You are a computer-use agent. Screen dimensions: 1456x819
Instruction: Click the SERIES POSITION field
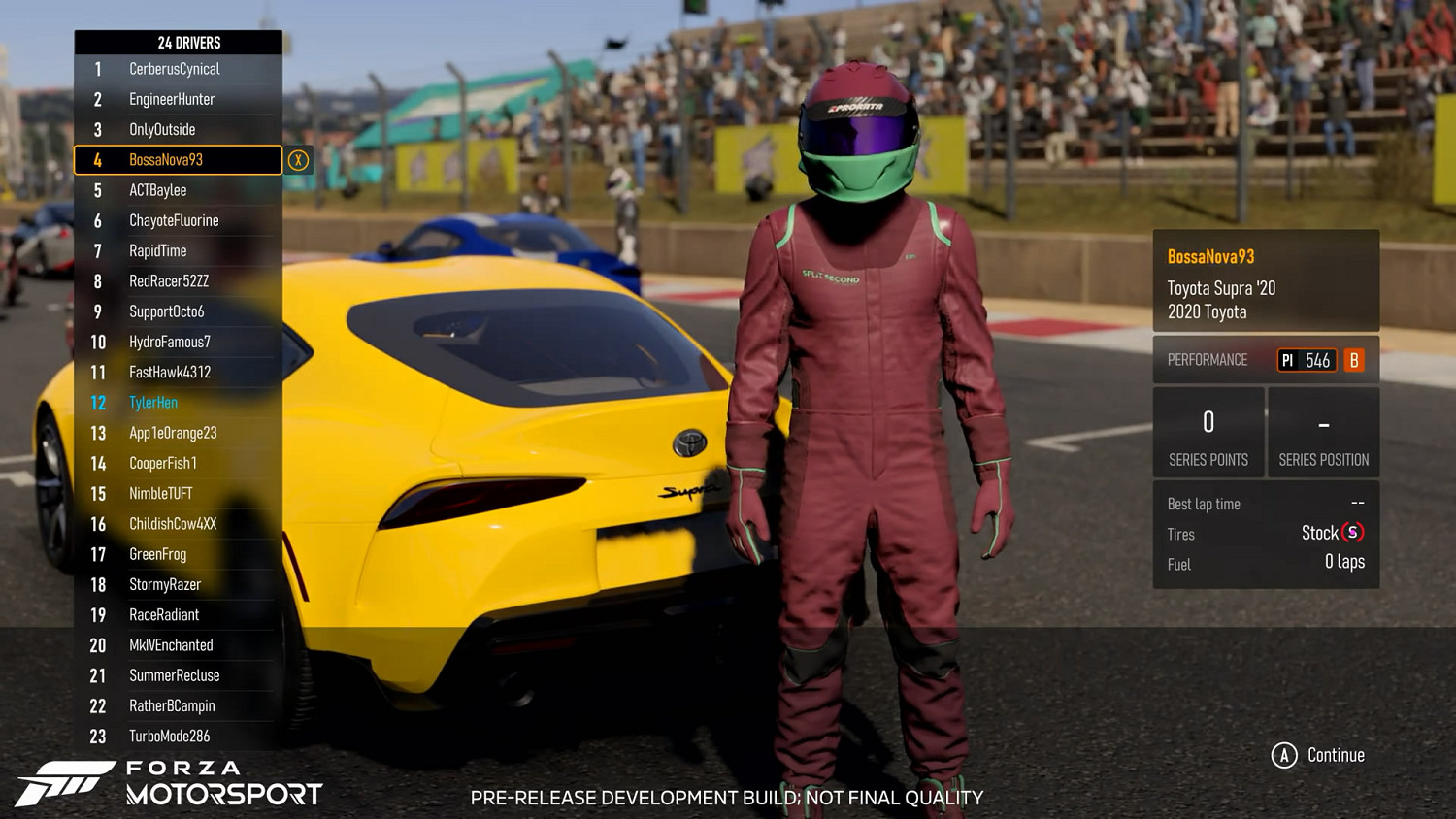coord(1323,433)
